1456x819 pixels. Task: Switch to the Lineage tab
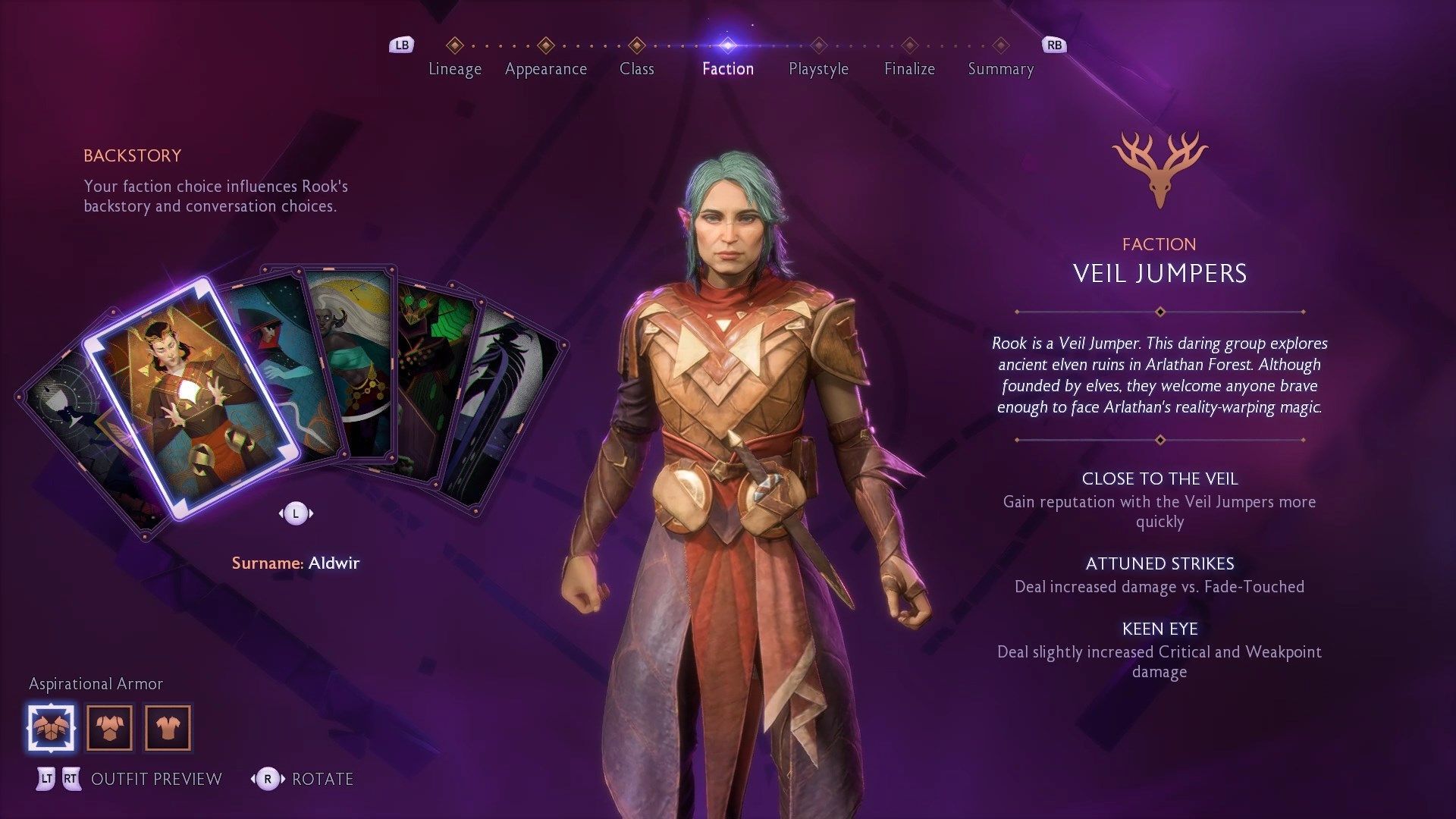pyautogui.click(x=454, y=68)
